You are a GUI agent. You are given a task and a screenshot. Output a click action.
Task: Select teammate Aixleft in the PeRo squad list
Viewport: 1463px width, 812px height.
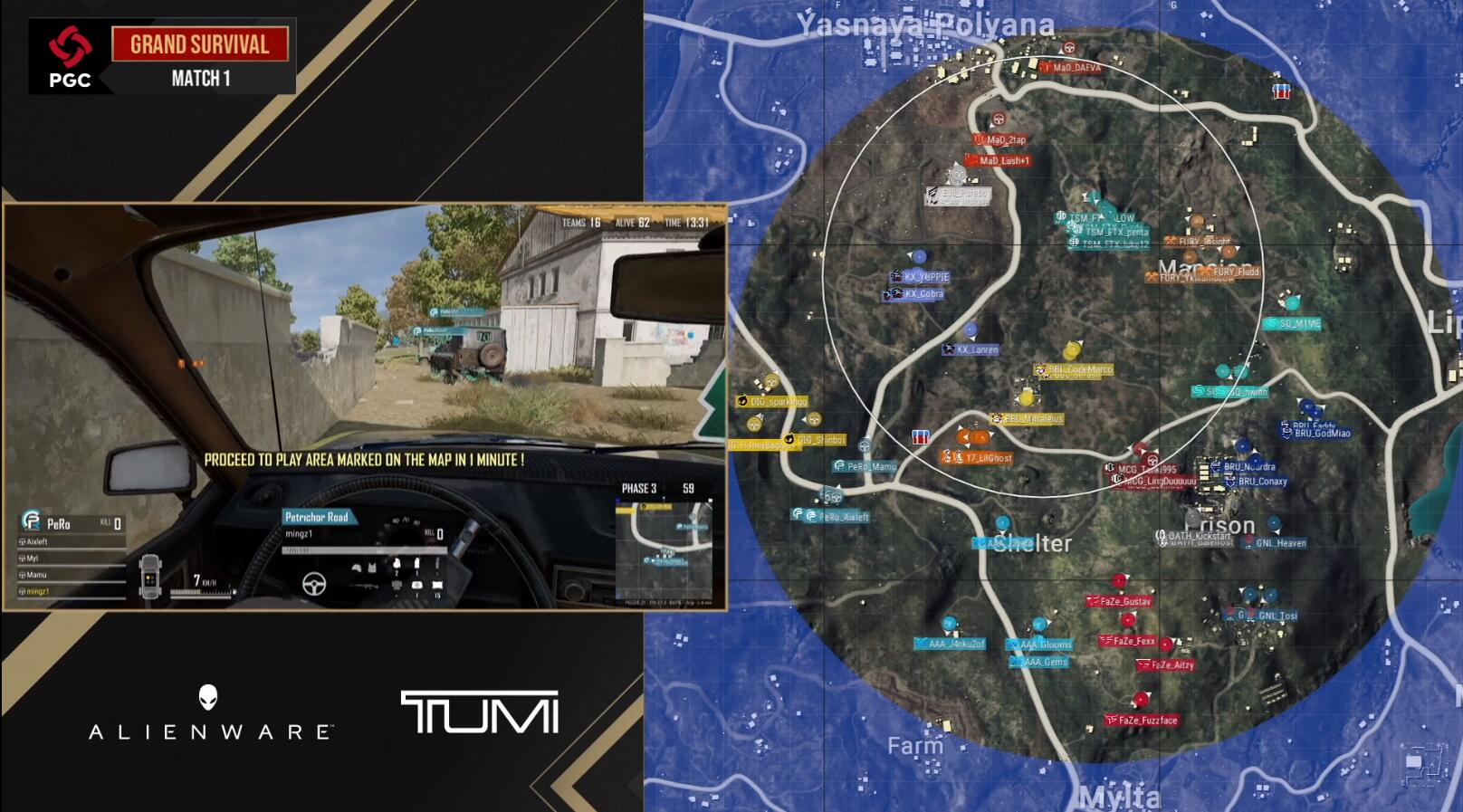[37, 541]
